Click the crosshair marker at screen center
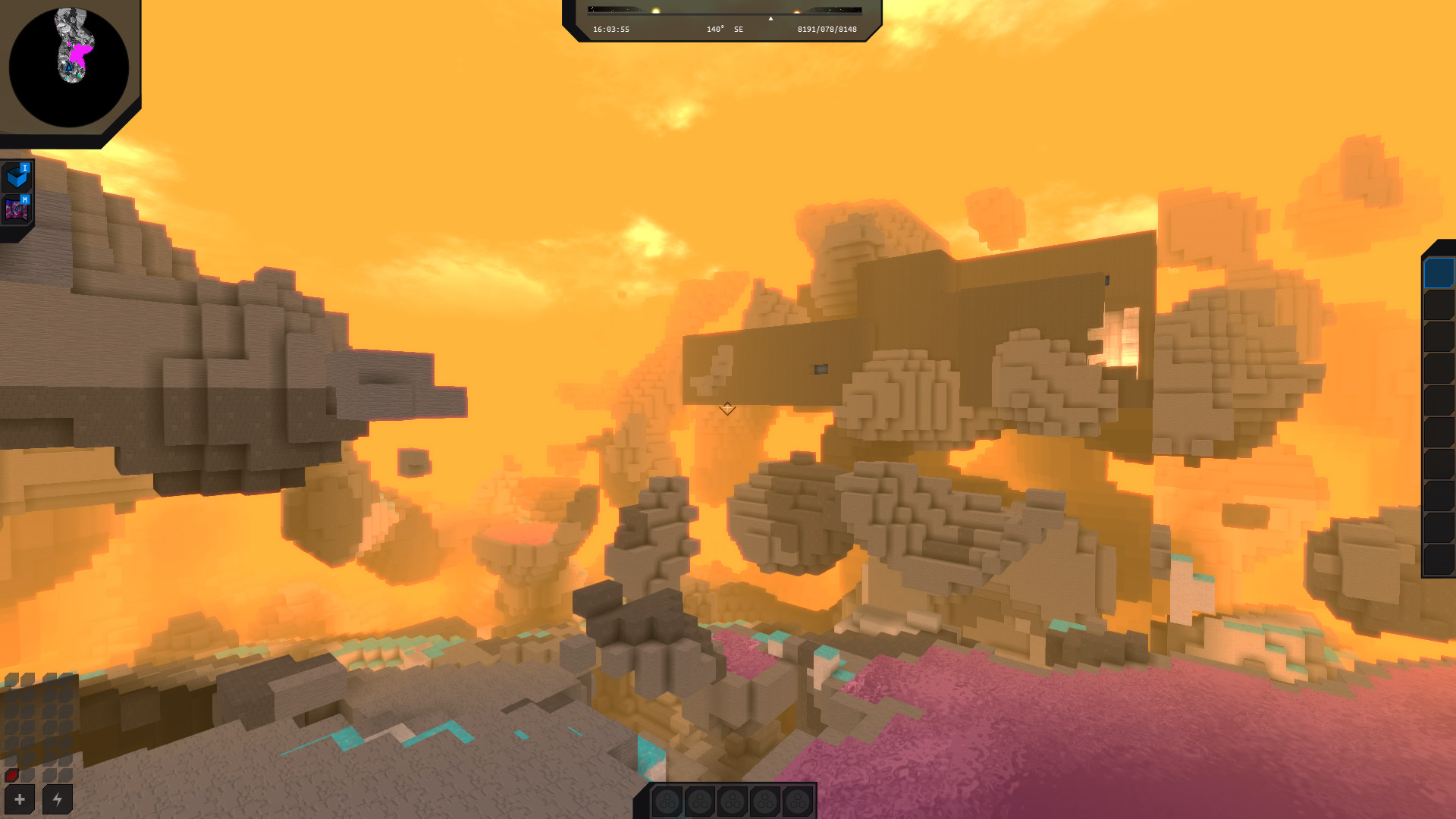 tap(727, 409)
